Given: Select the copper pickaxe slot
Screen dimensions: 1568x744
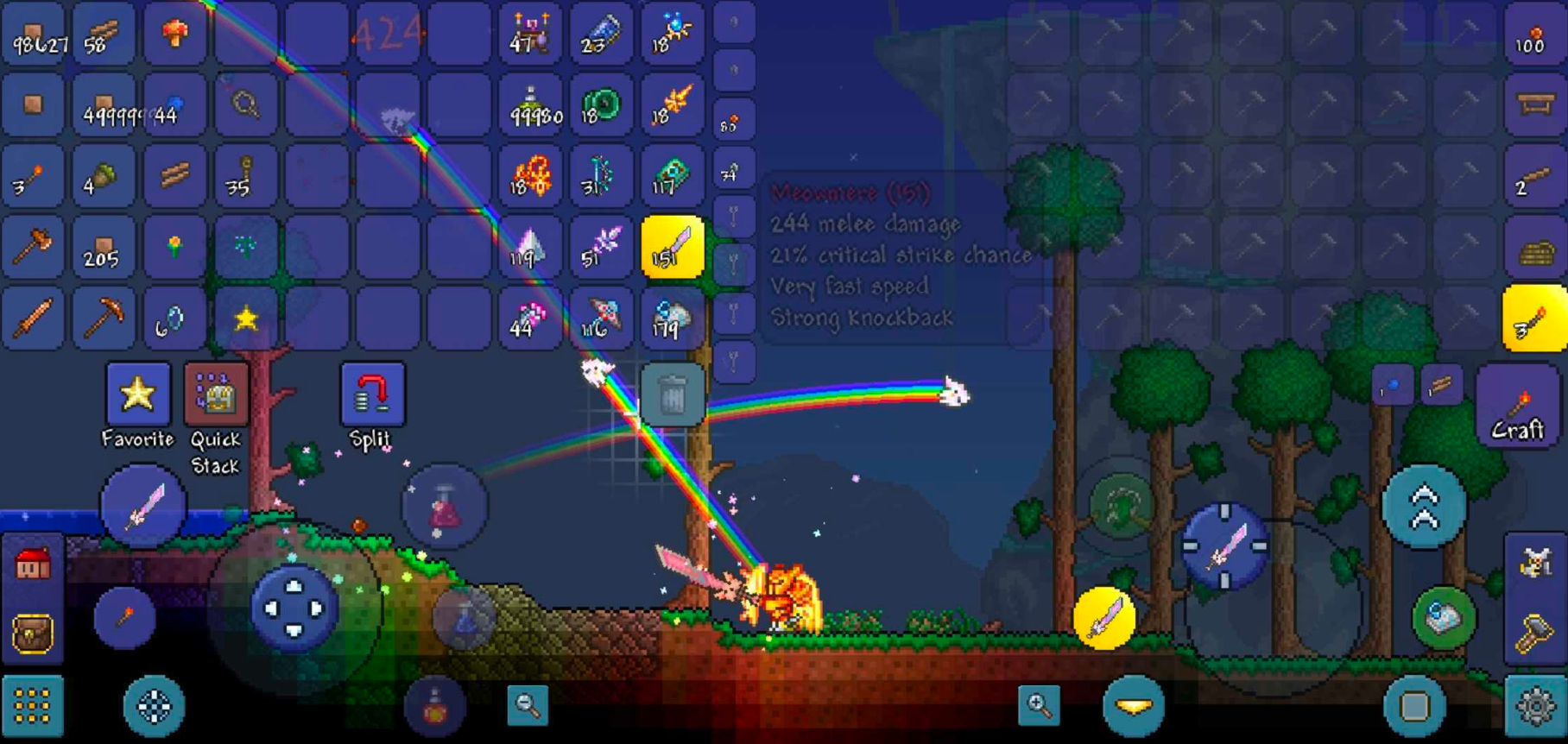Looking at the screenshot, I should tap(104, 319).
